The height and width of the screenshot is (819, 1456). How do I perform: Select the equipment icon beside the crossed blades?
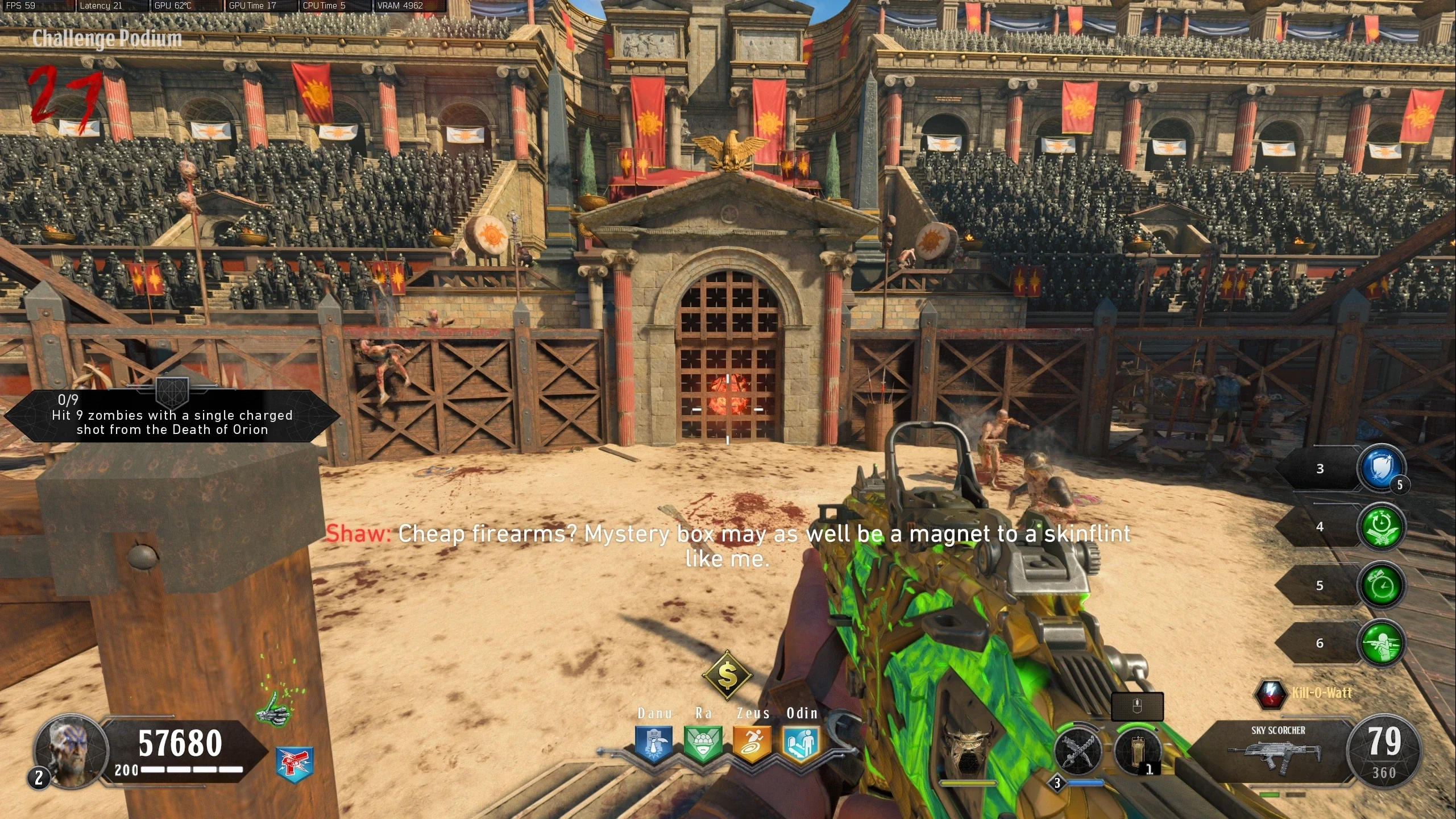pyautogui.click(x=1136, y=751)
